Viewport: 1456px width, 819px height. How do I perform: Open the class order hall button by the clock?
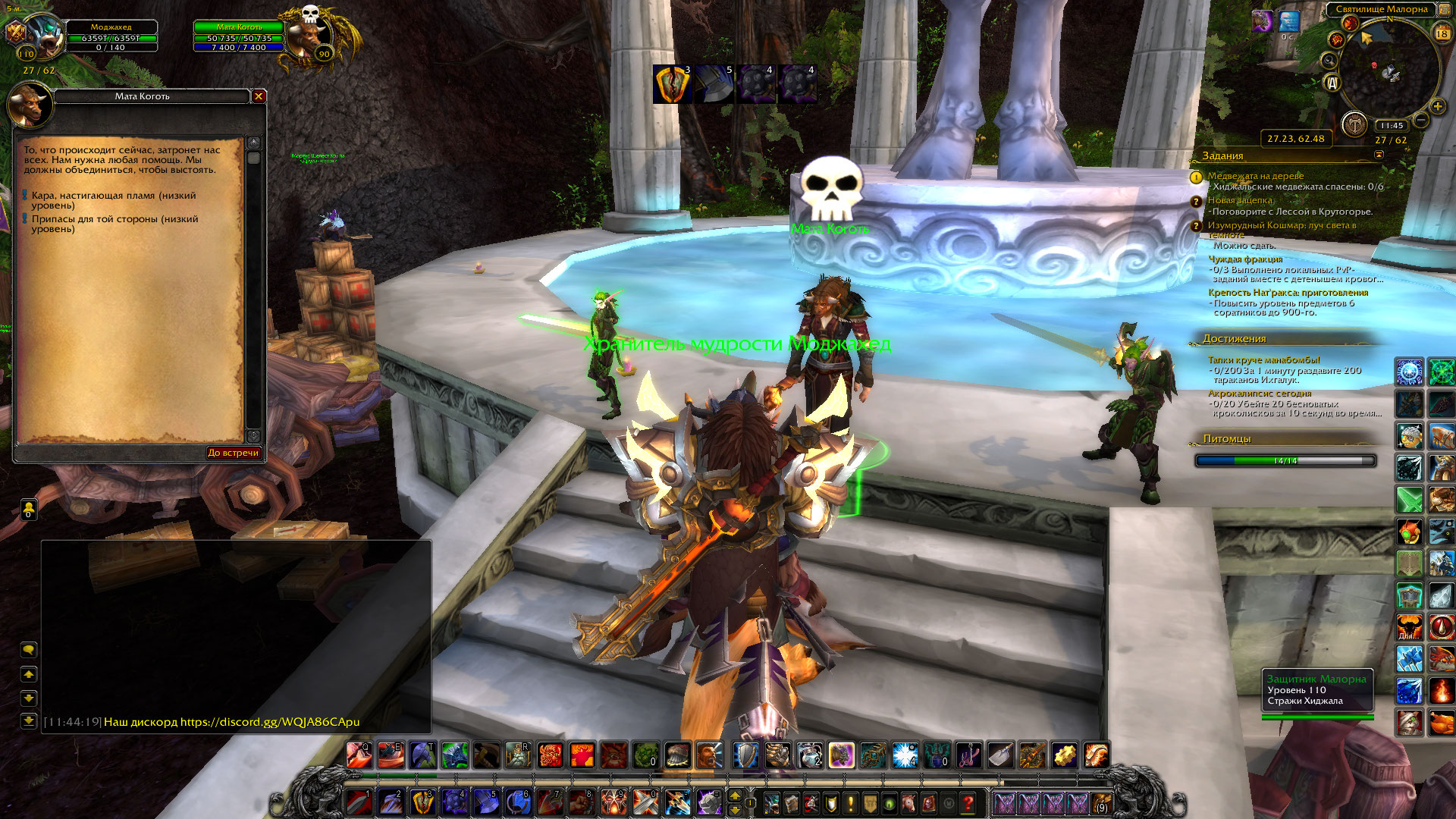pos(1354,124)
